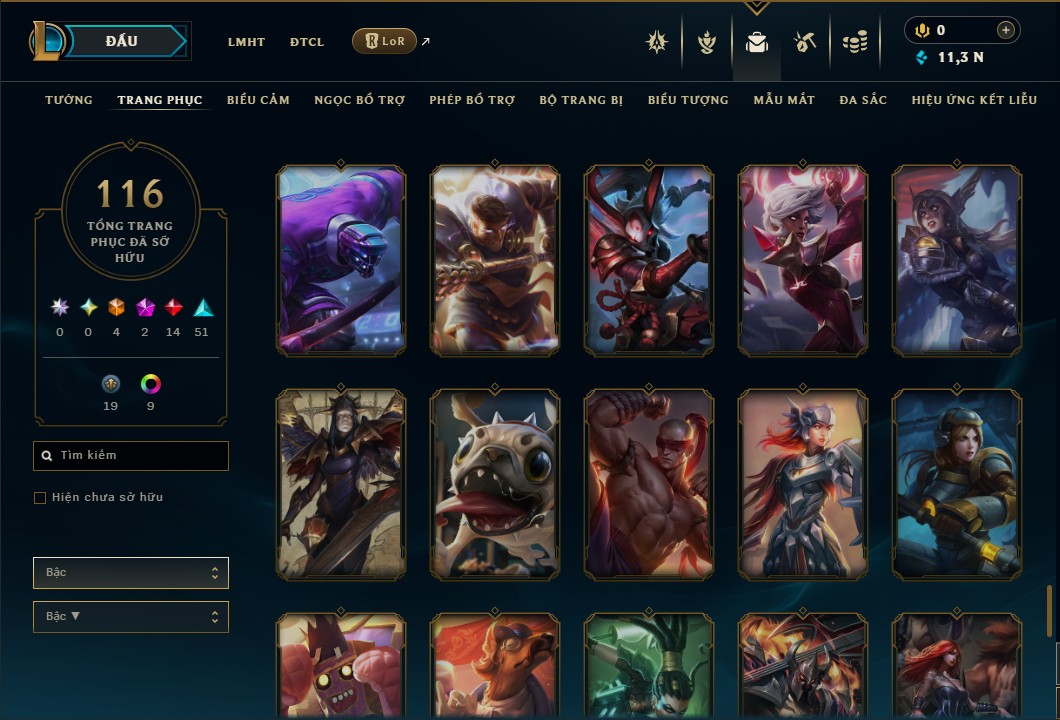This screenshot has width=1060, height=720.
Task: Switch to the ĐTCL tab
Action: click(x=307, y=42)
